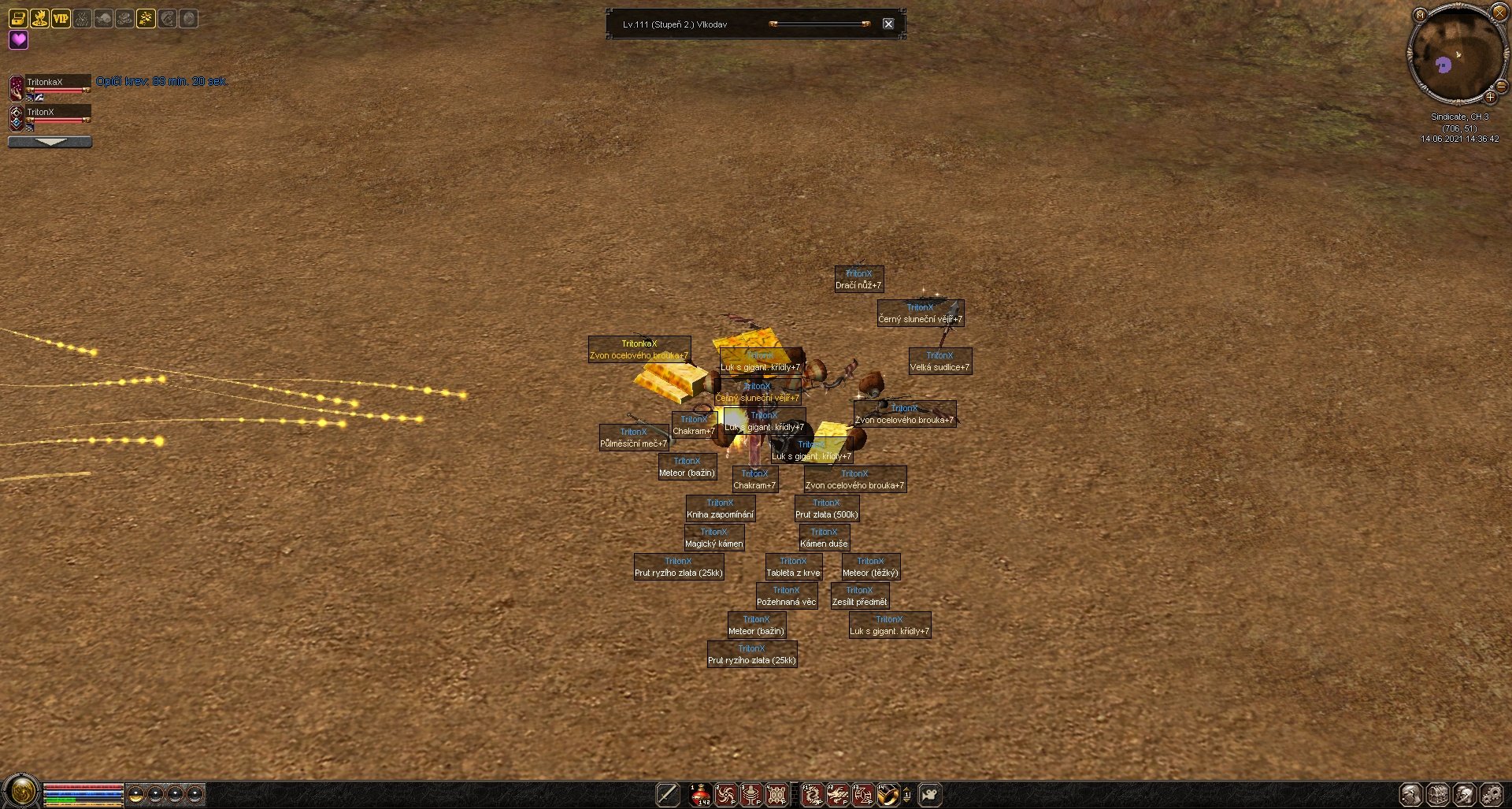Close the minimap

click(1499, 12)
